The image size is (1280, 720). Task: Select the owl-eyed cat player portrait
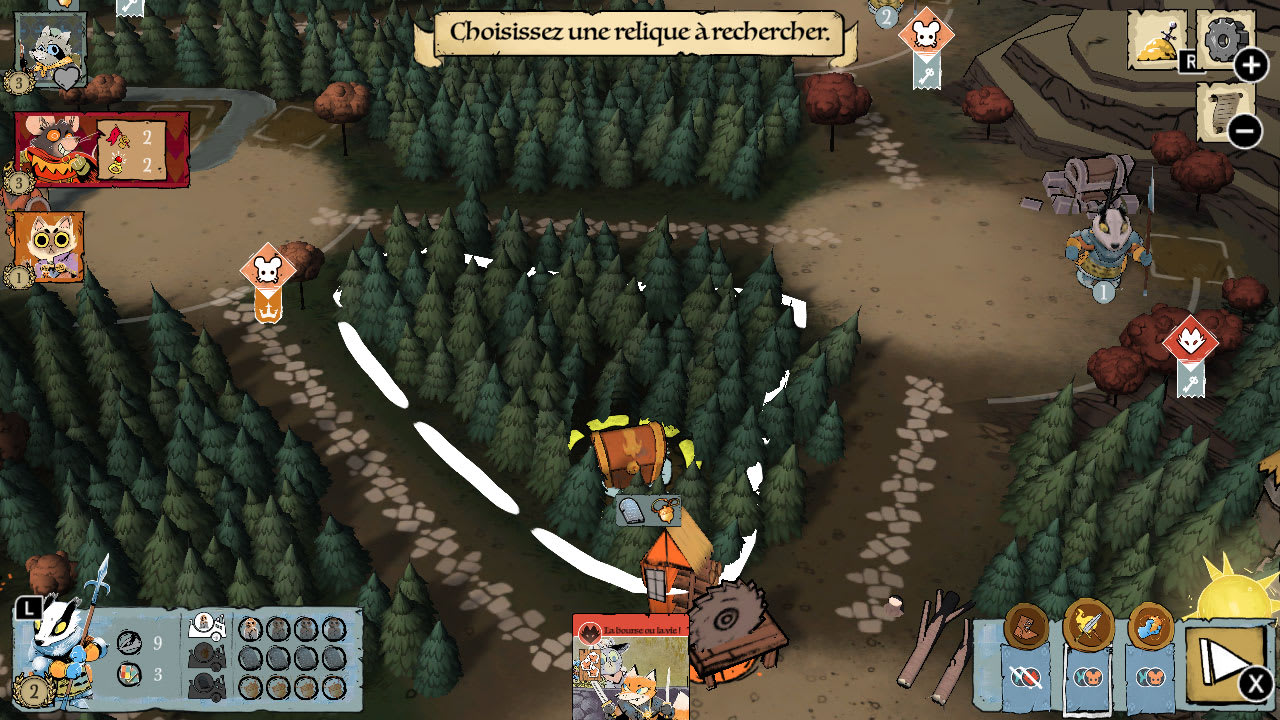pos(49,246)
